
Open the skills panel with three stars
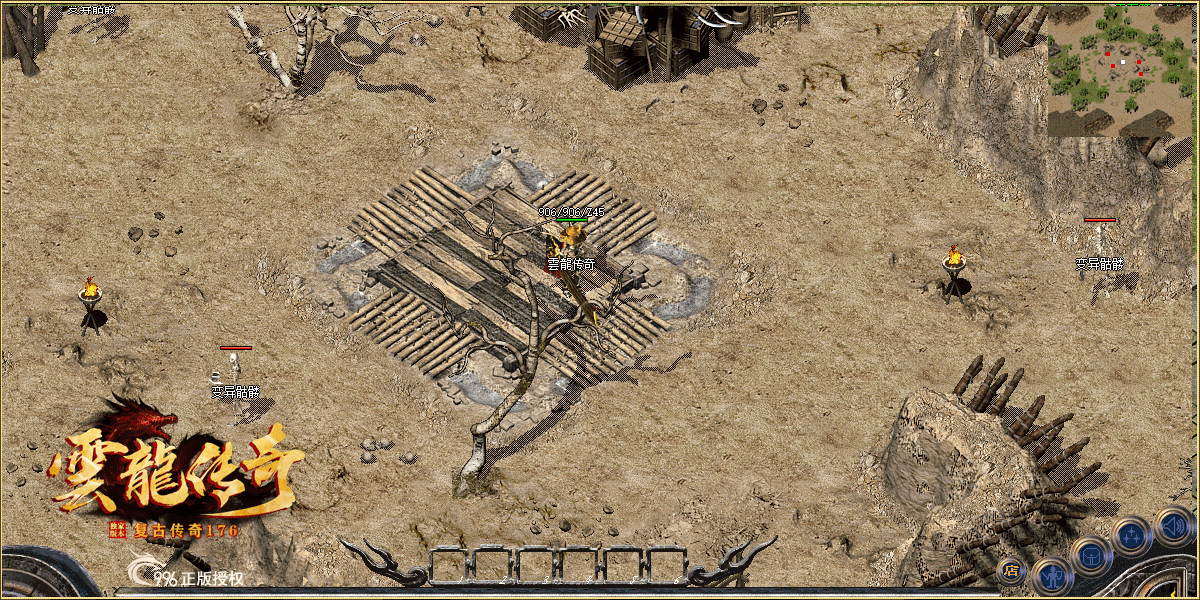(x=1133, y=536)
